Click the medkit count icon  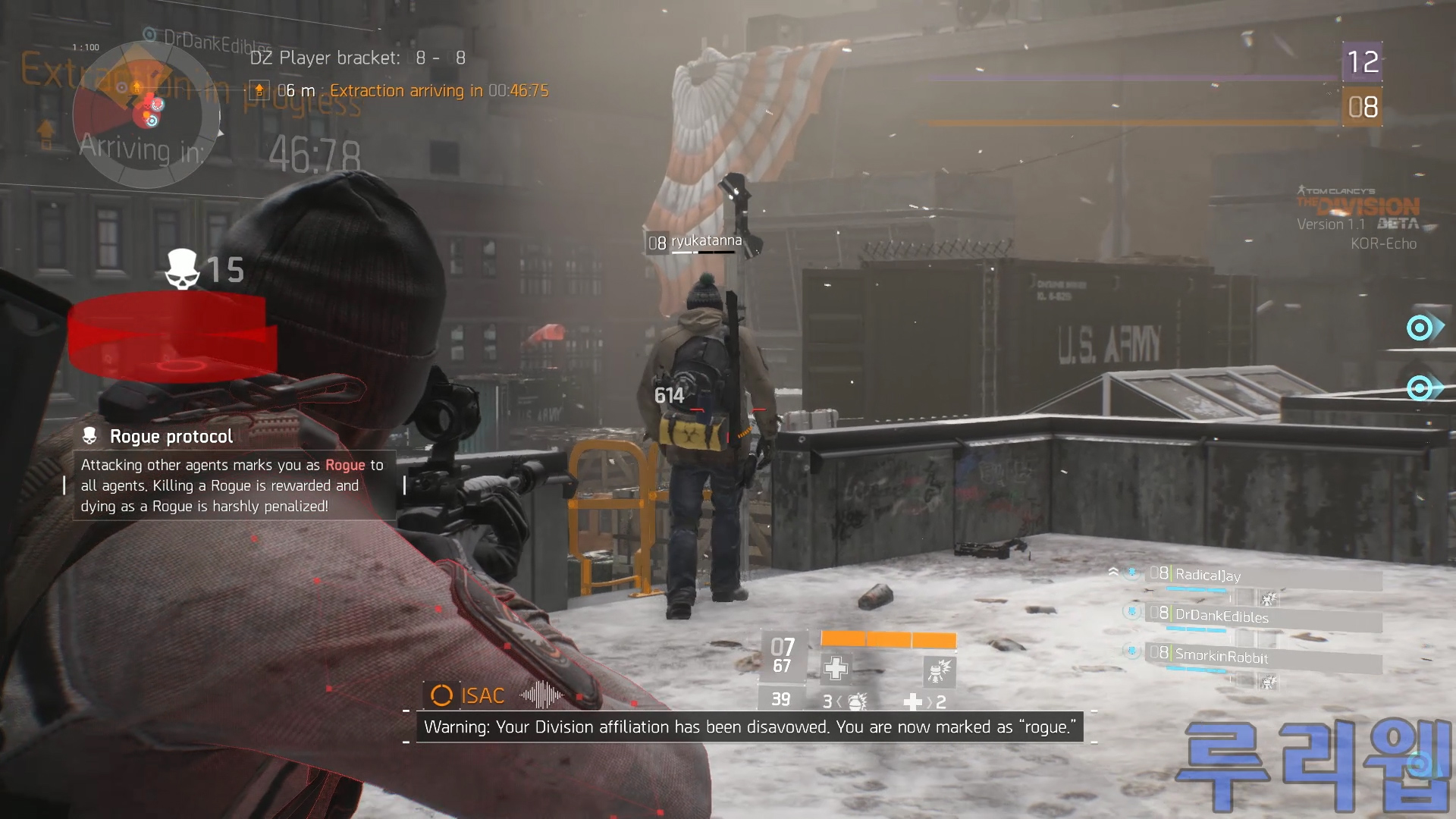913,702
